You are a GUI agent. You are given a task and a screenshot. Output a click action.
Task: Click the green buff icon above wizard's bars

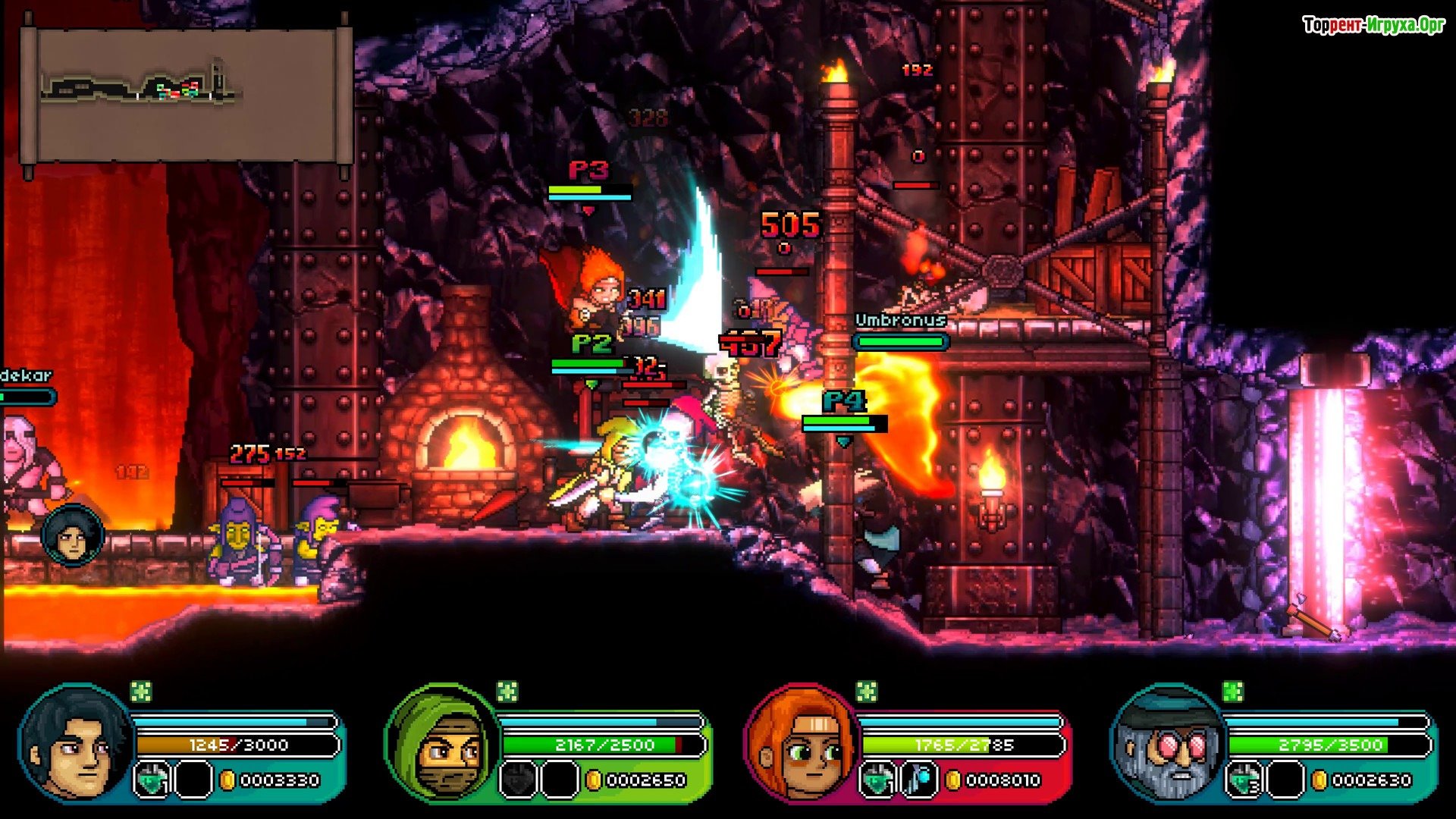[1233, 692]
